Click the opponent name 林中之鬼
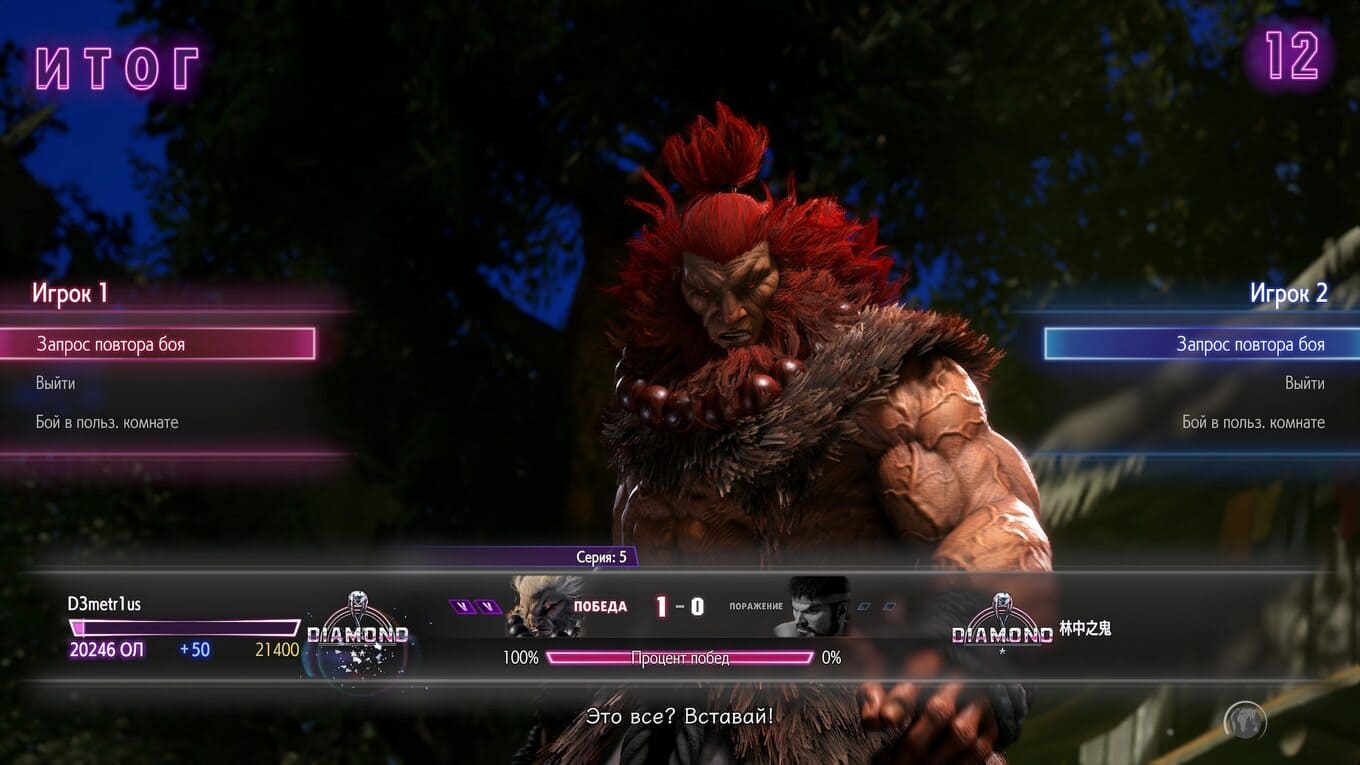The image size is (1360, 765). [1085, 629]
